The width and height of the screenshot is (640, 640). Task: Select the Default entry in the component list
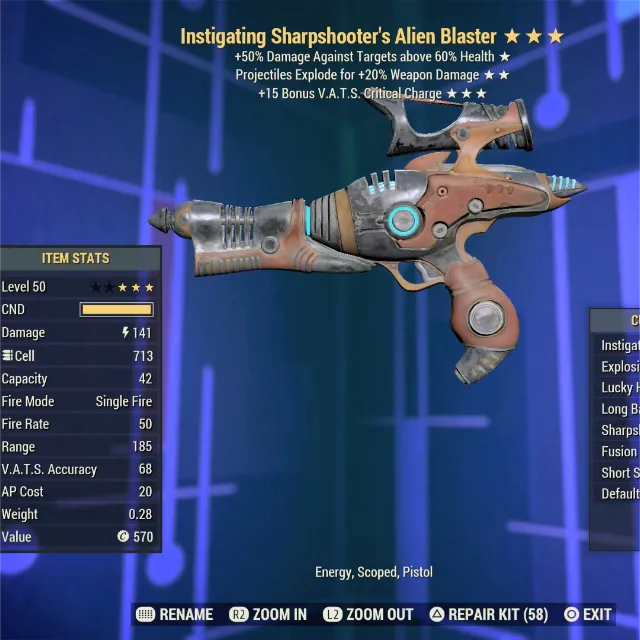click(x=620, y=494)
